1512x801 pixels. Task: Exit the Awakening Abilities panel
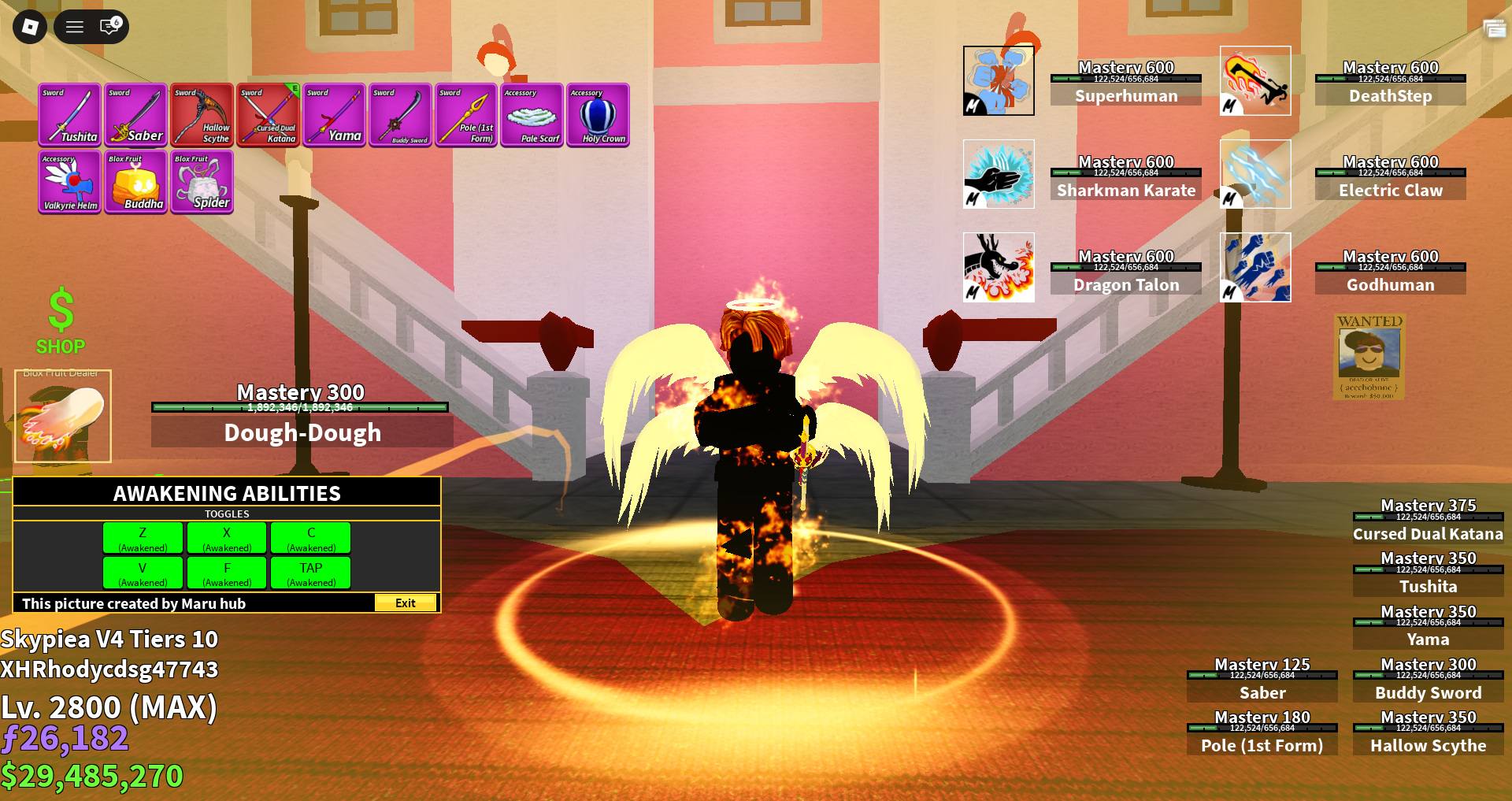[x=405, y=603]
